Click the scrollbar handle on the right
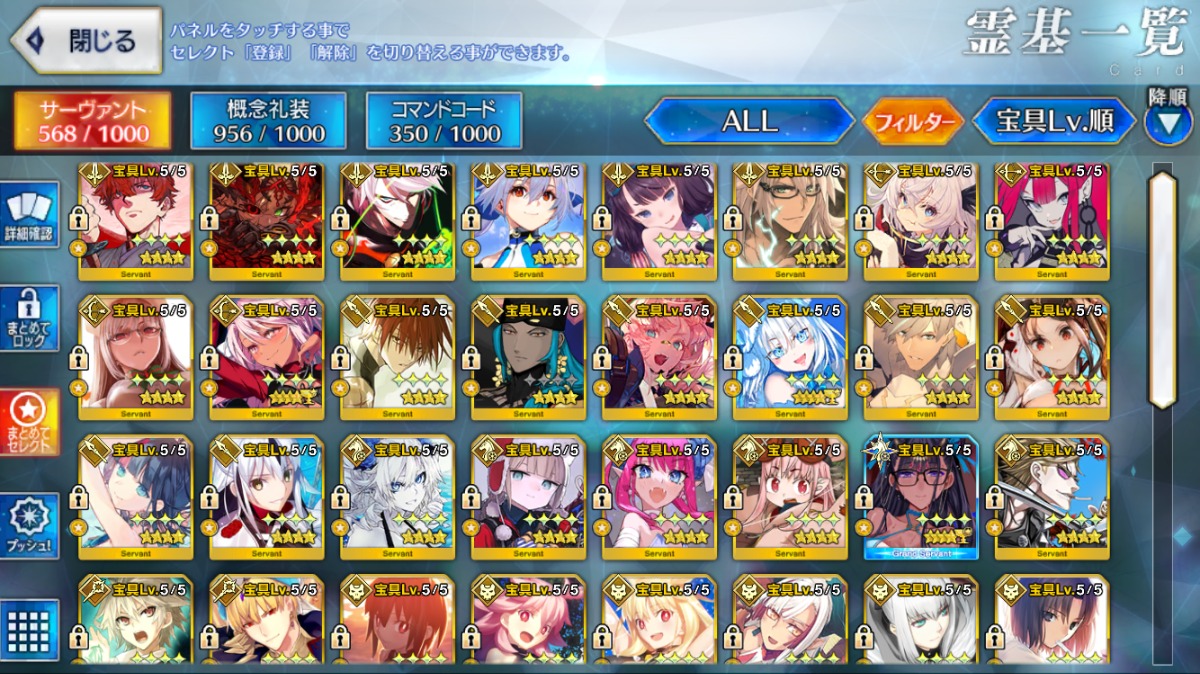Image resolution: width=1200 pixels, height=674 pixels. (1162, 290)
